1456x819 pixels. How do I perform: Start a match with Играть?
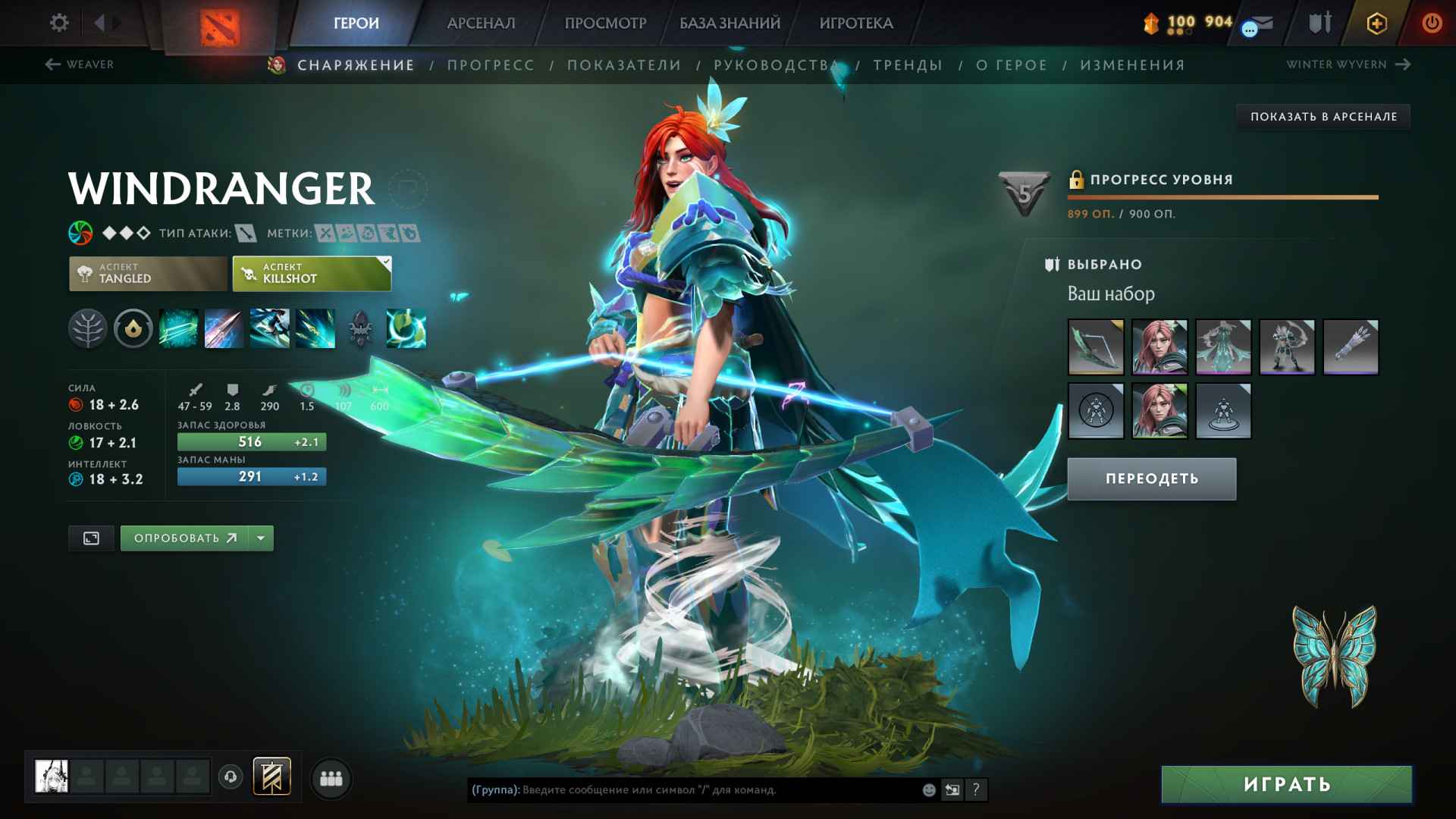coord(1286,784)
